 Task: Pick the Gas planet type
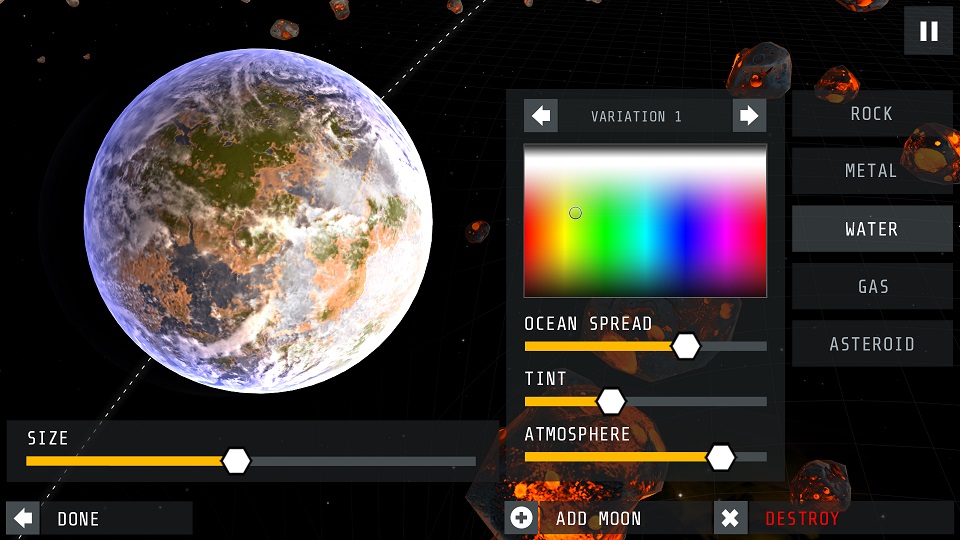(872, 287)
